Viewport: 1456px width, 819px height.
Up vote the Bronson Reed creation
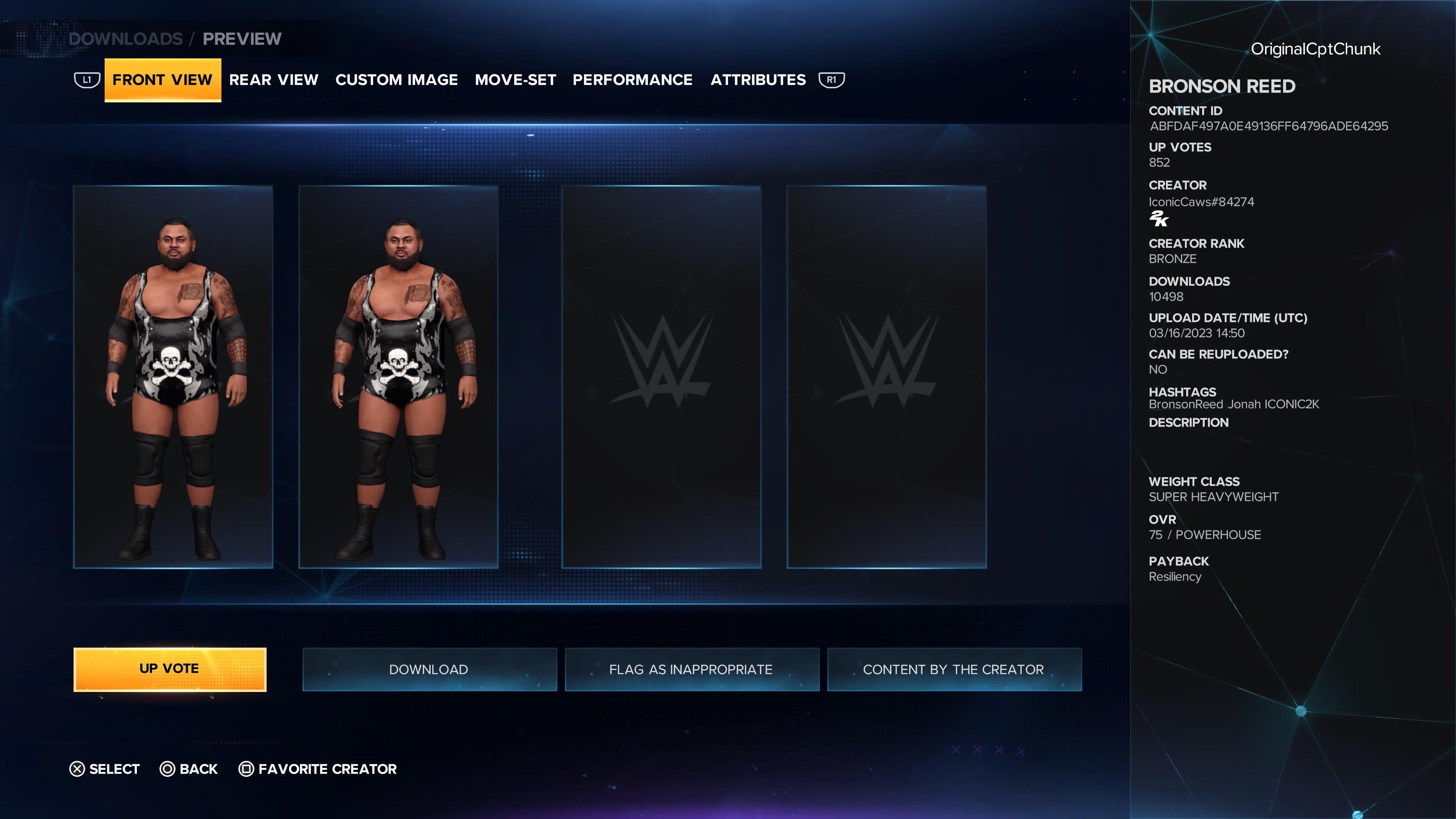coord(169,669)
